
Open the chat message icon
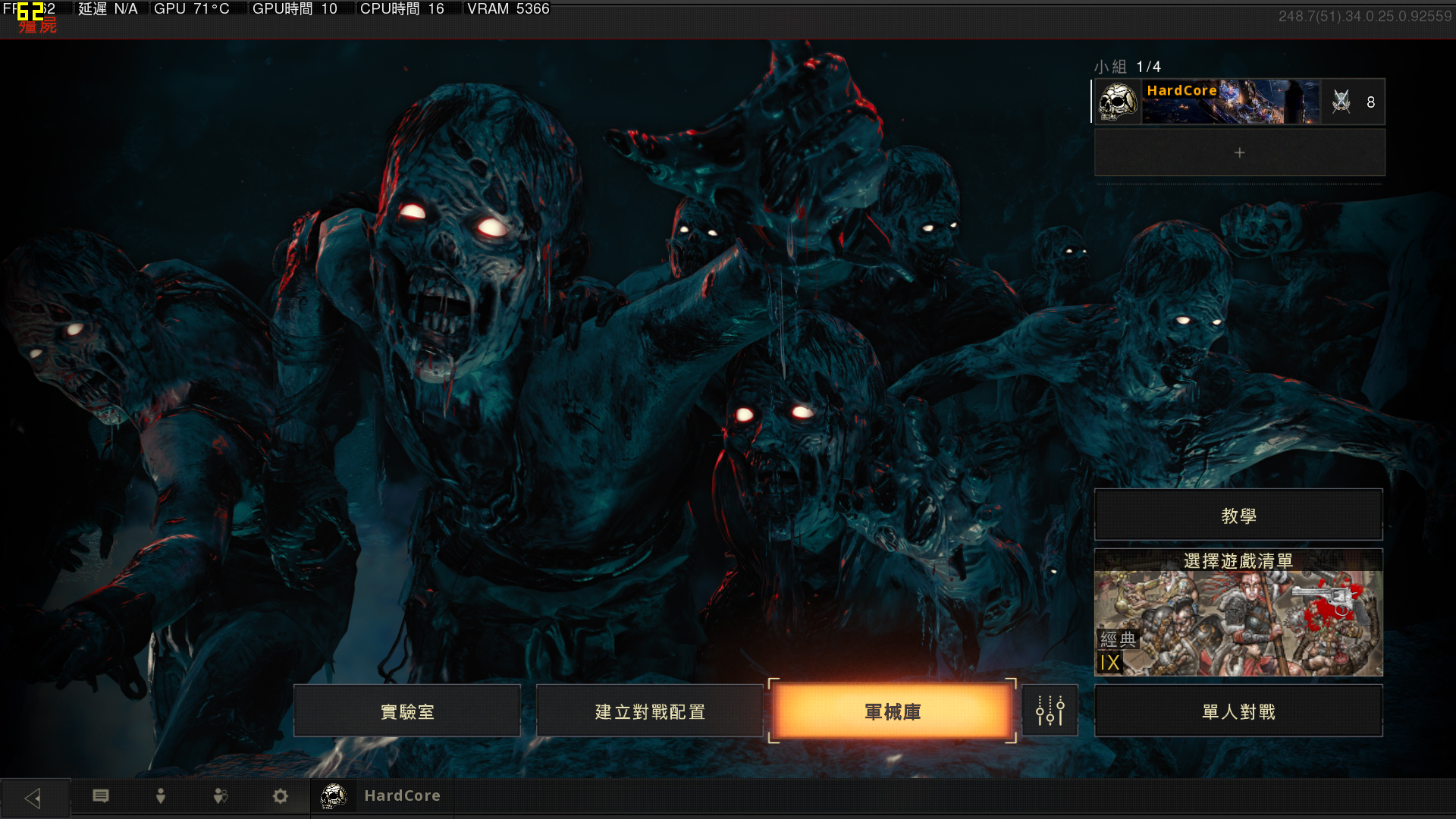pyautogui.click(x=101, y=796)
